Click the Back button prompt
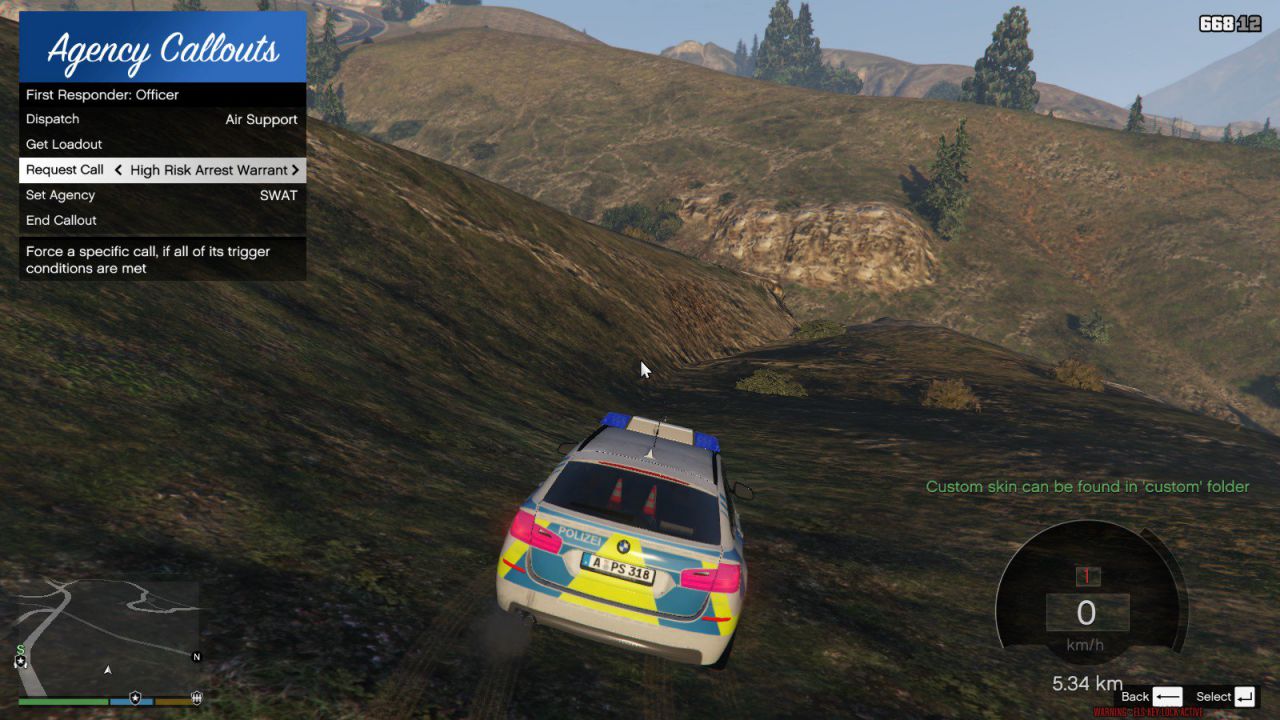 tap(1152, 697)
